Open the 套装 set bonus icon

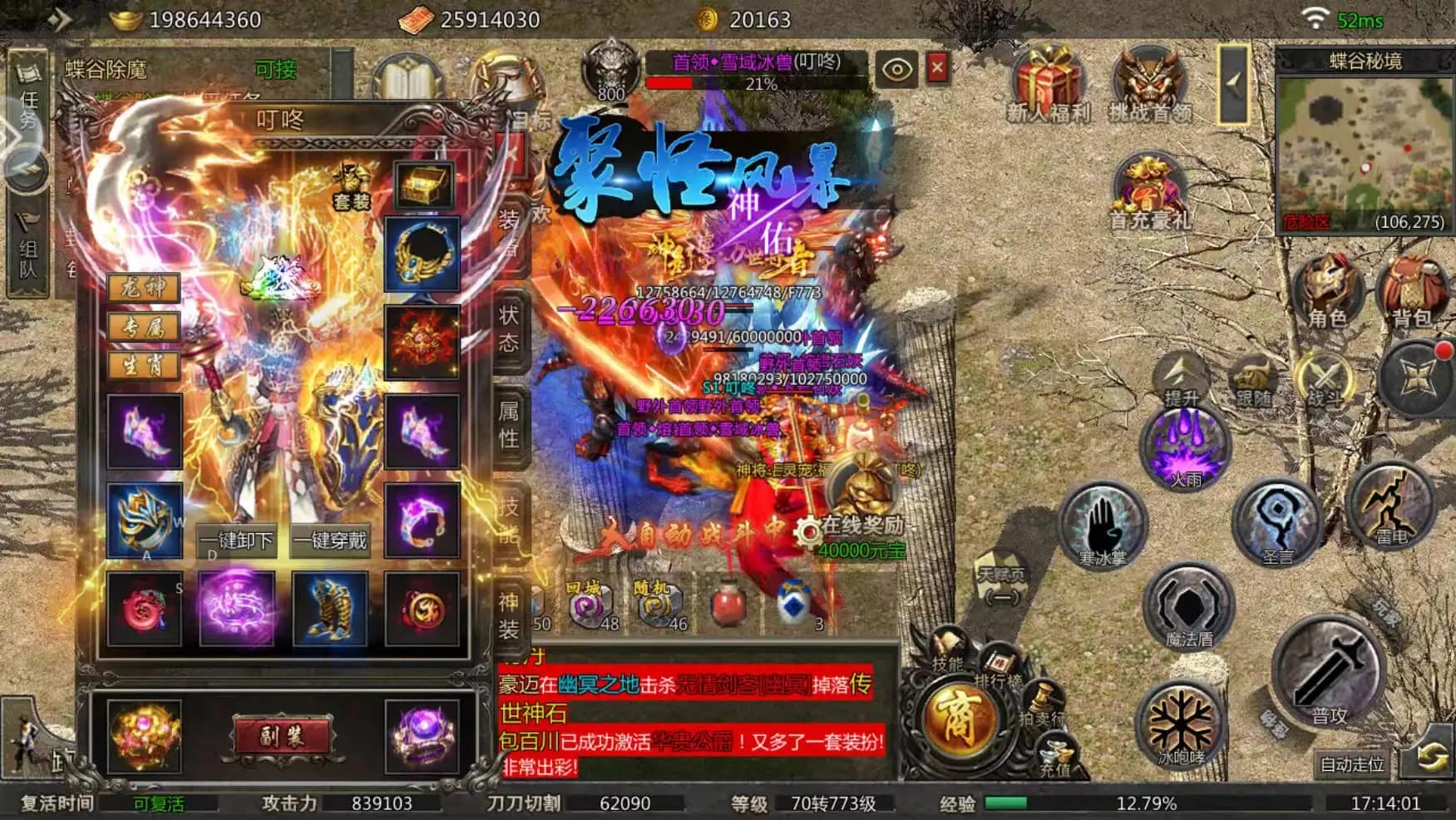click(x=352, y=186)
